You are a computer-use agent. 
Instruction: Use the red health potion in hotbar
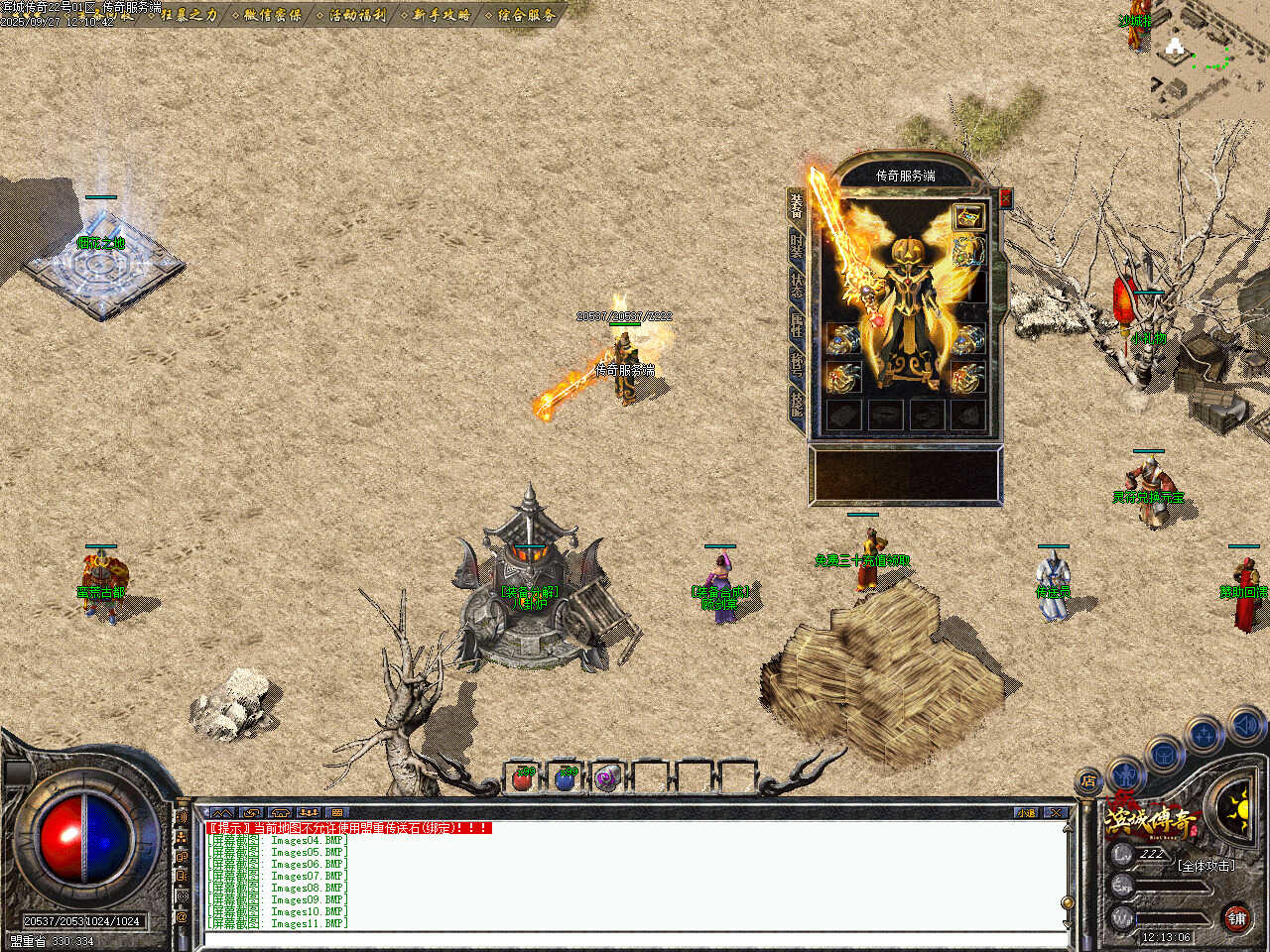pyautogui.click(x=523, y=778)
